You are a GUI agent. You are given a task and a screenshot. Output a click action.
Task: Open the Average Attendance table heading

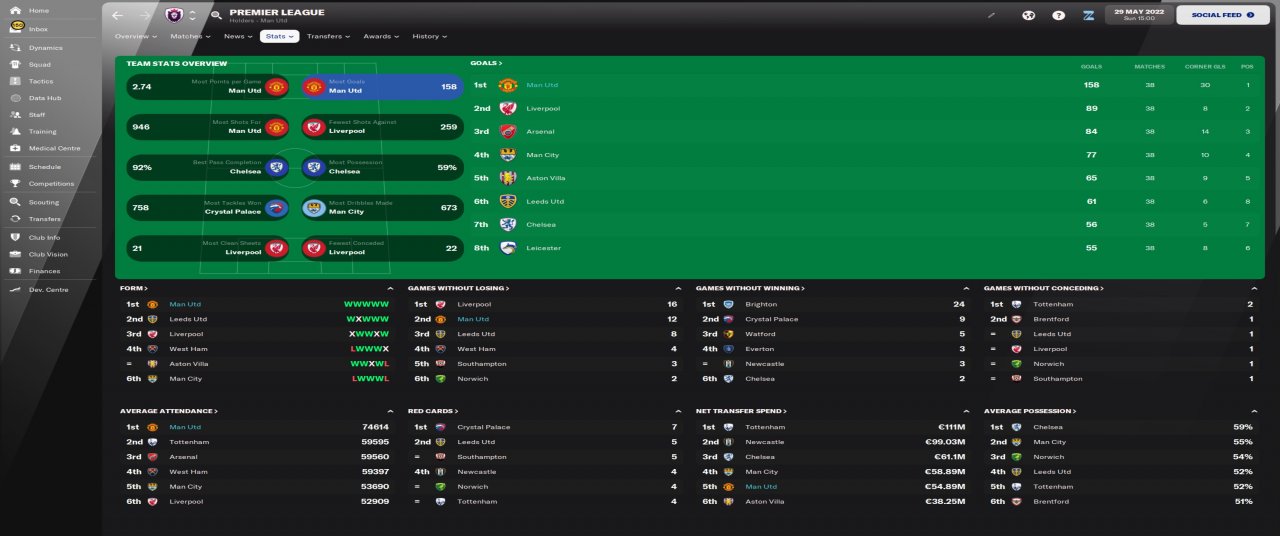[x=169, y=411]
